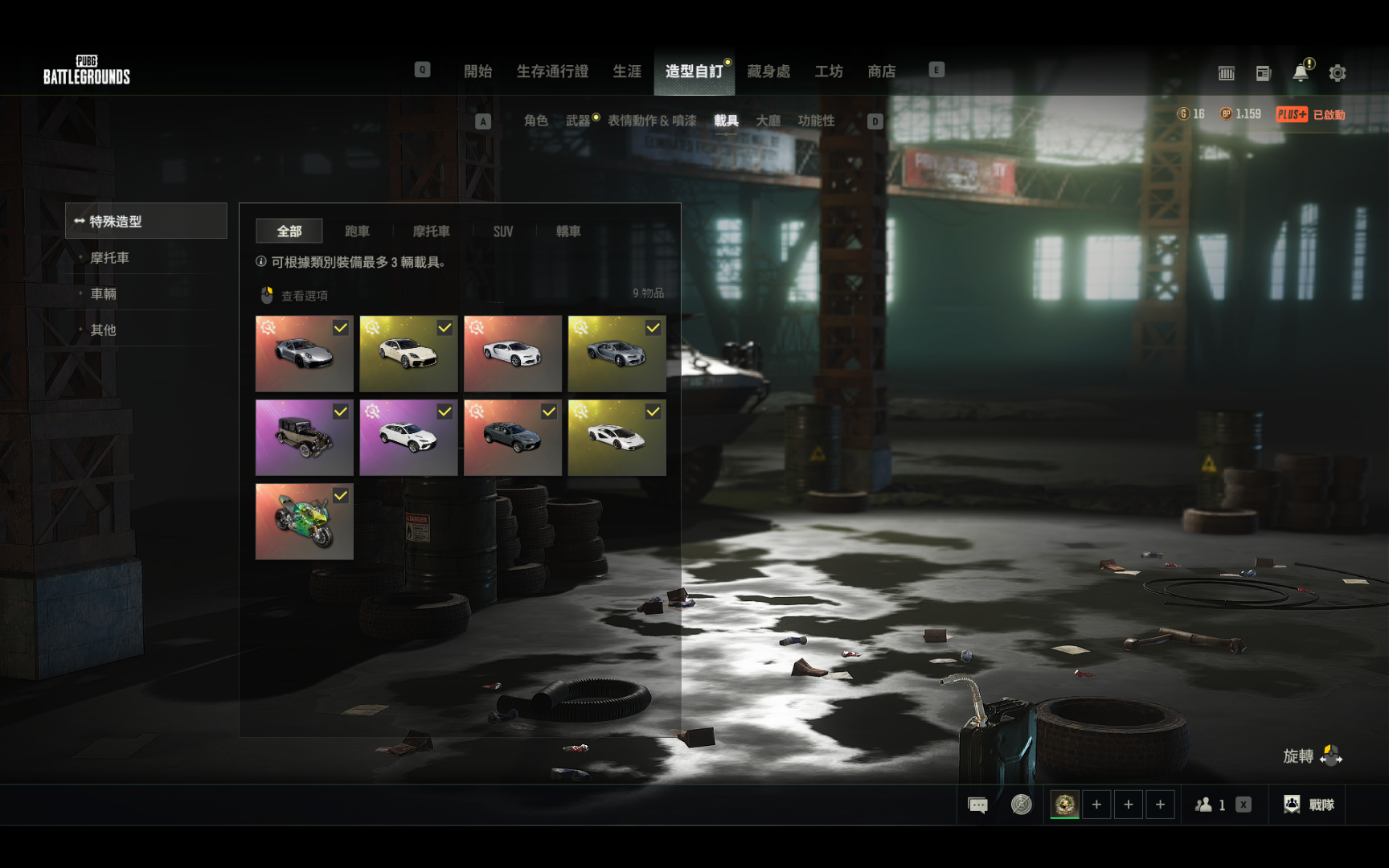This screenshot has height=868, width=1389.
Task: Open the 表情動作 & 噴漆 sub-tab
Action: click(652, 121)
